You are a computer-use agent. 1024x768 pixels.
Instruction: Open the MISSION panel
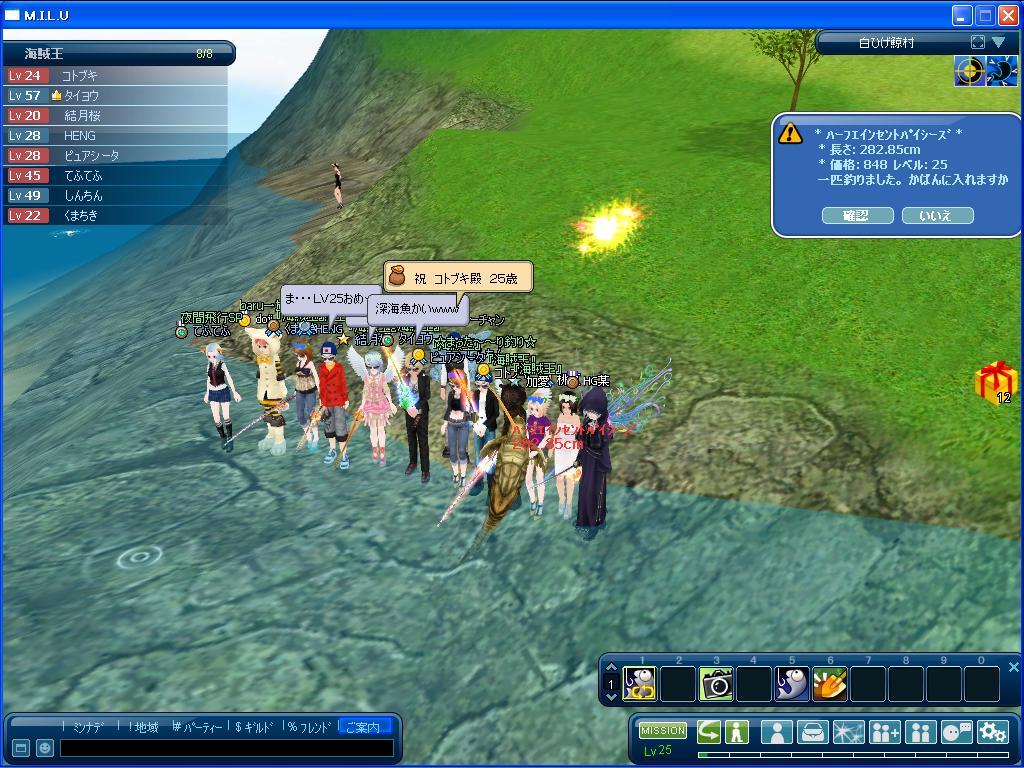[662, 731]
